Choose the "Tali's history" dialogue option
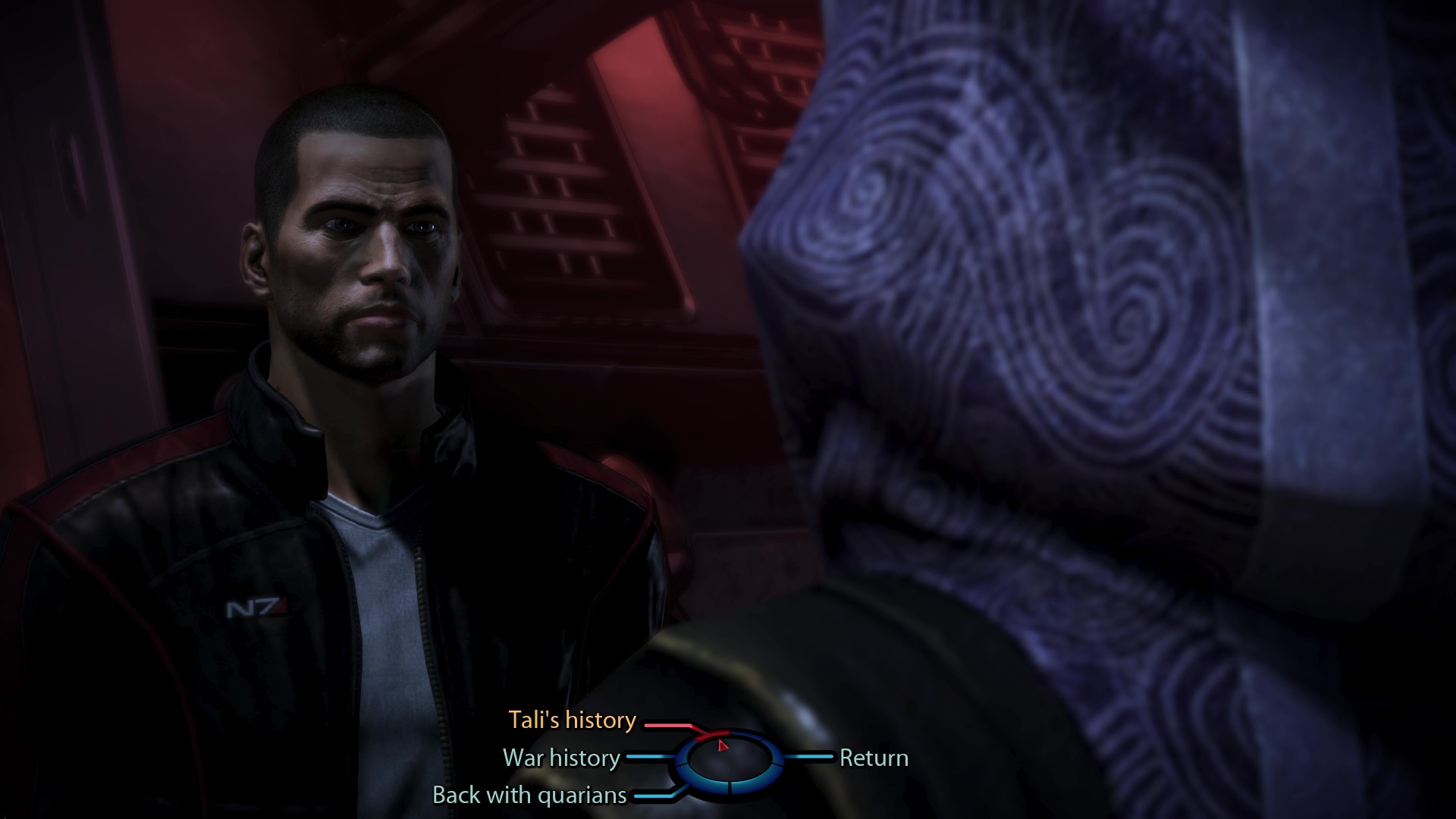 [x=572, y=720]
